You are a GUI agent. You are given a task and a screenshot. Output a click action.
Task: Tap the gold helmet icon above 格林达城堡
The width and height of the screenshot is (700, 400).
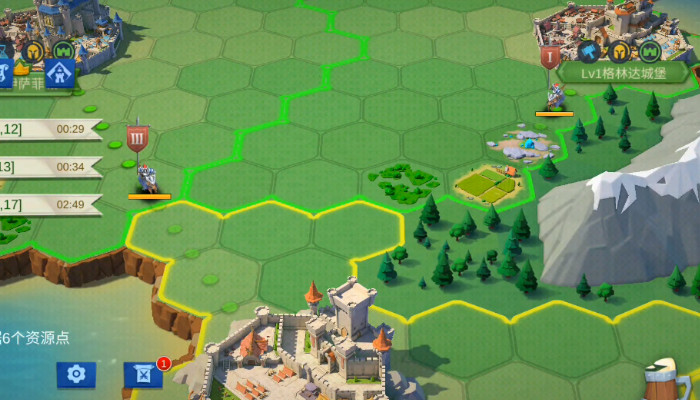[620, 49]
